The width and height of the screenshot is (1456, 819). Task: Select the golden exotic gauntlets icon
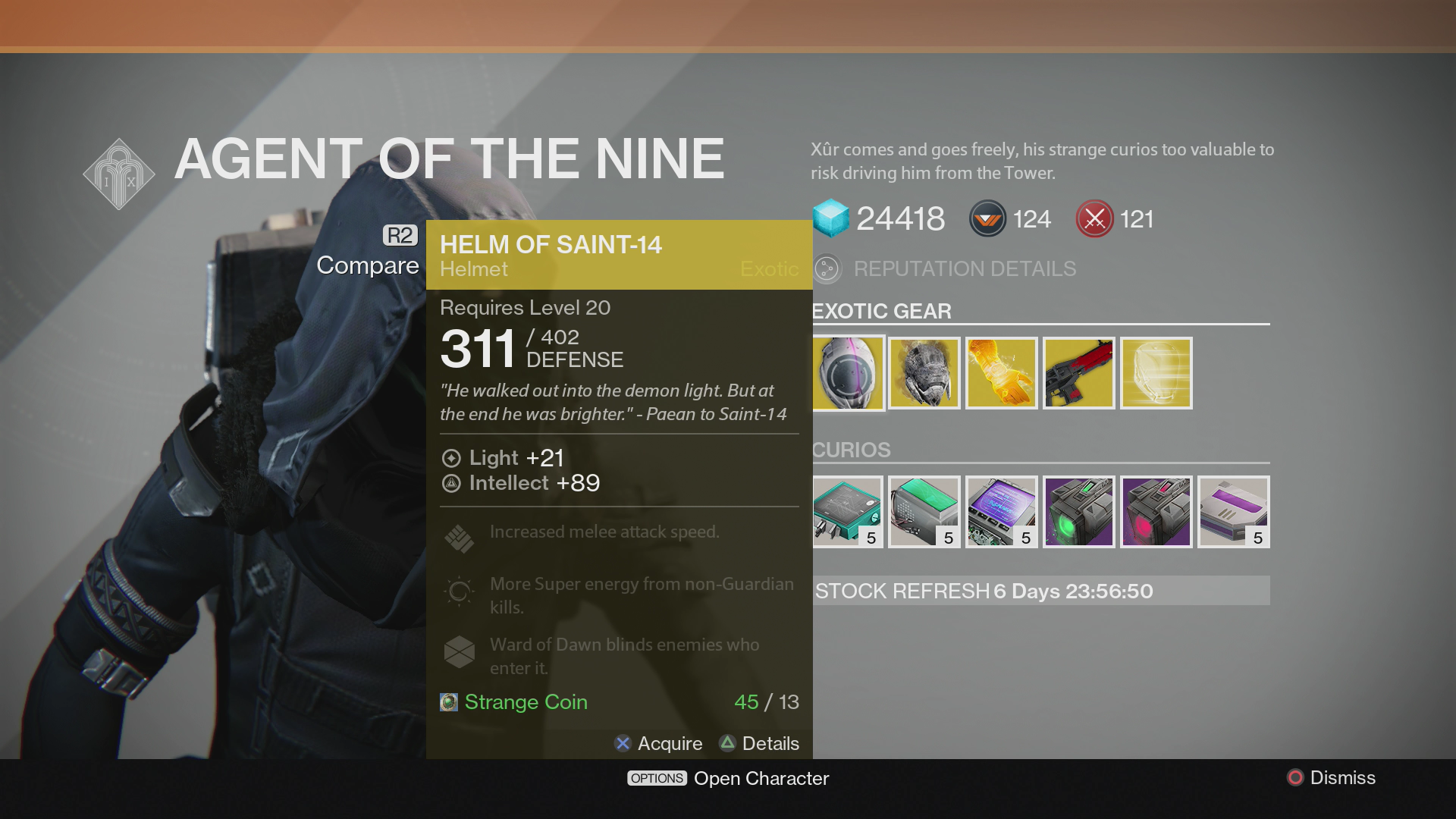1001,372
